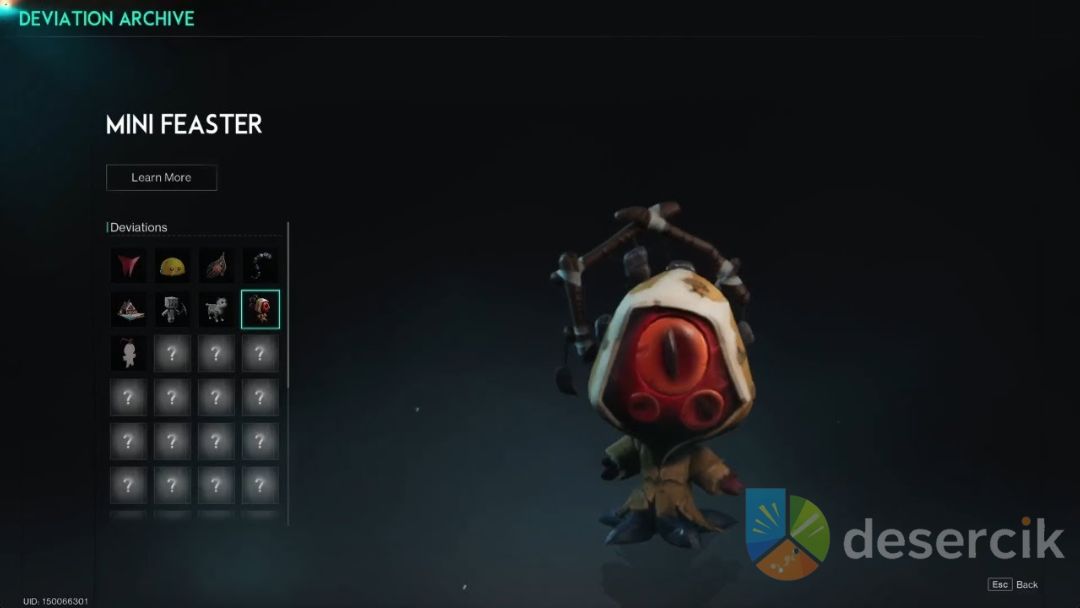Viewport: 1080px width, 608px height.
Task: Select the red triangular deviation icon
Action: pos(128,266)
